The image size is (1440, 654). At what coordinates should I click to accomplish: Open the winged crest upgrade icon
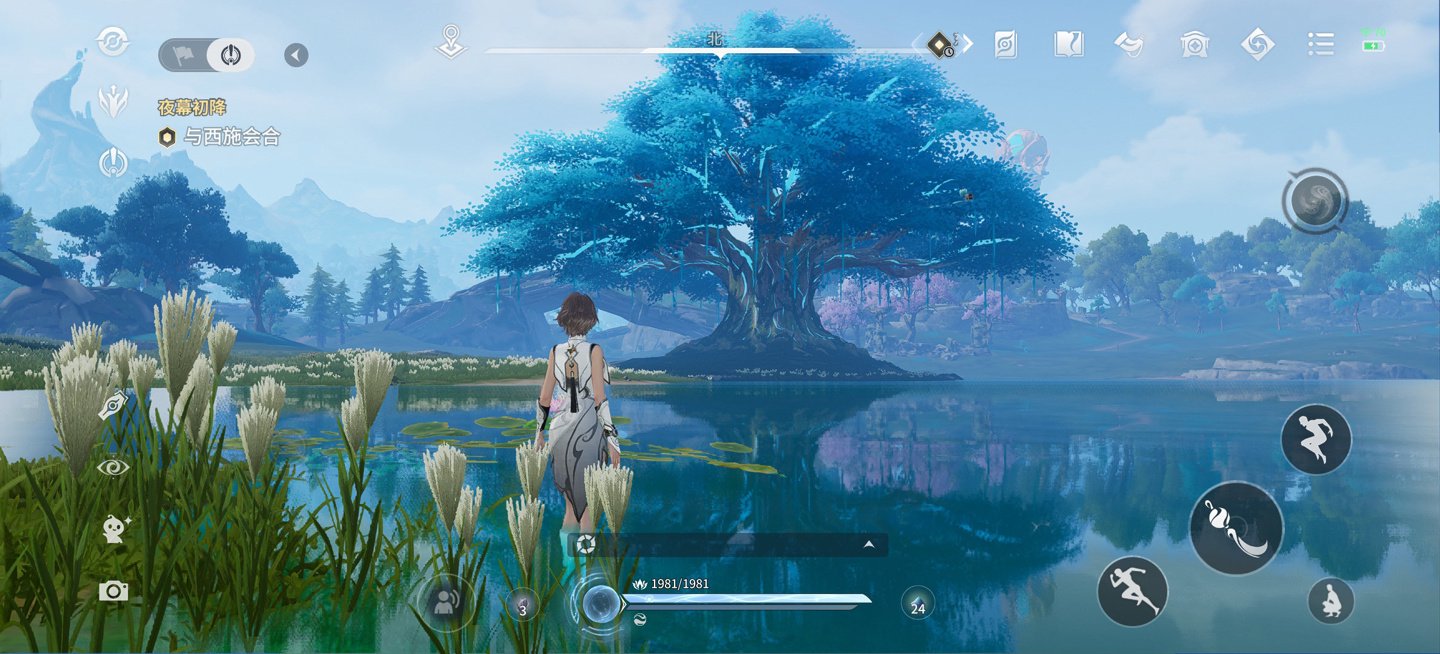click(x=113, y=100)
